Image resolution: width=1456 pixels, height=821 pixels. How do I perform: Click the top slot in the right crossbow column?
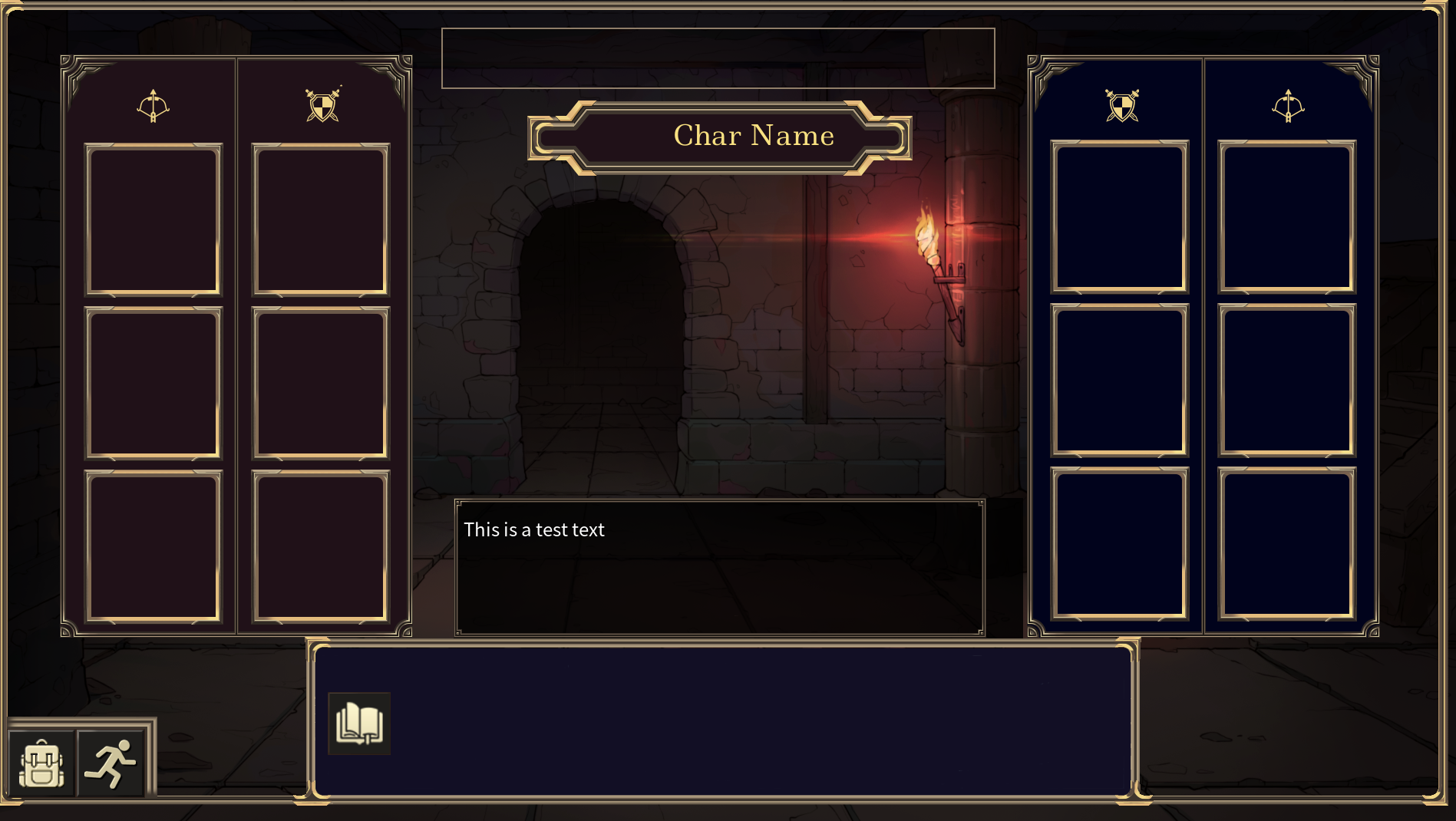(x=1286, y=220)
